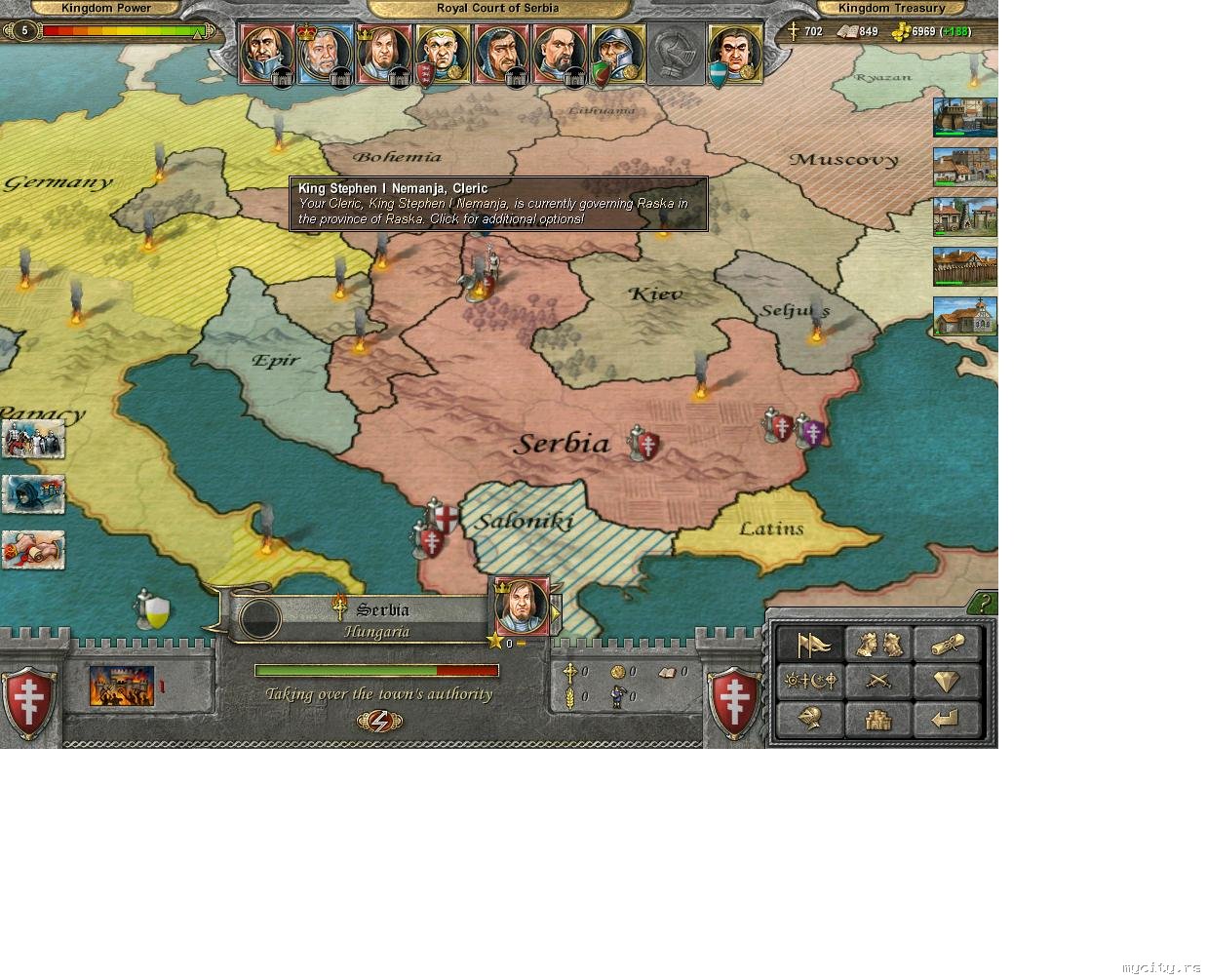Click the hooded spy icon on left edge
This screenshot has height=980, width=1208.
(x=33, y=494)
